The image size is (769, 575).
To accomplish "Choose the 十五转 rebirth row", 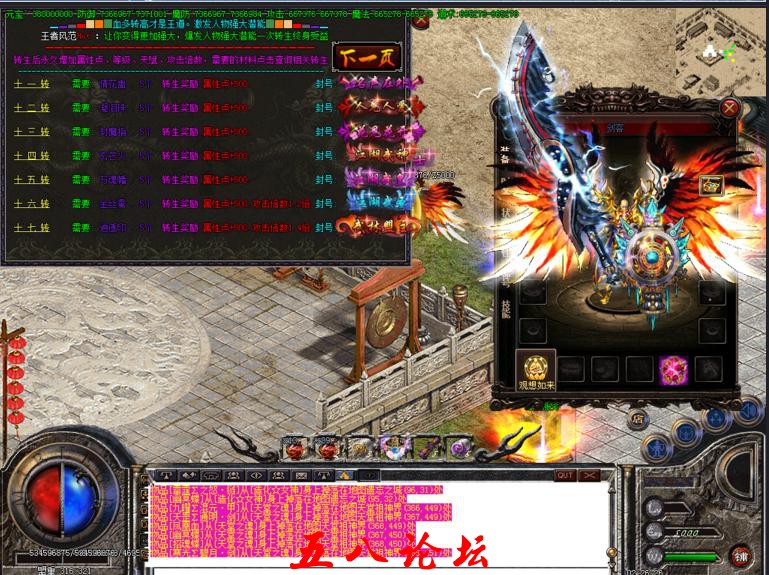I will [x=31, y=180].
